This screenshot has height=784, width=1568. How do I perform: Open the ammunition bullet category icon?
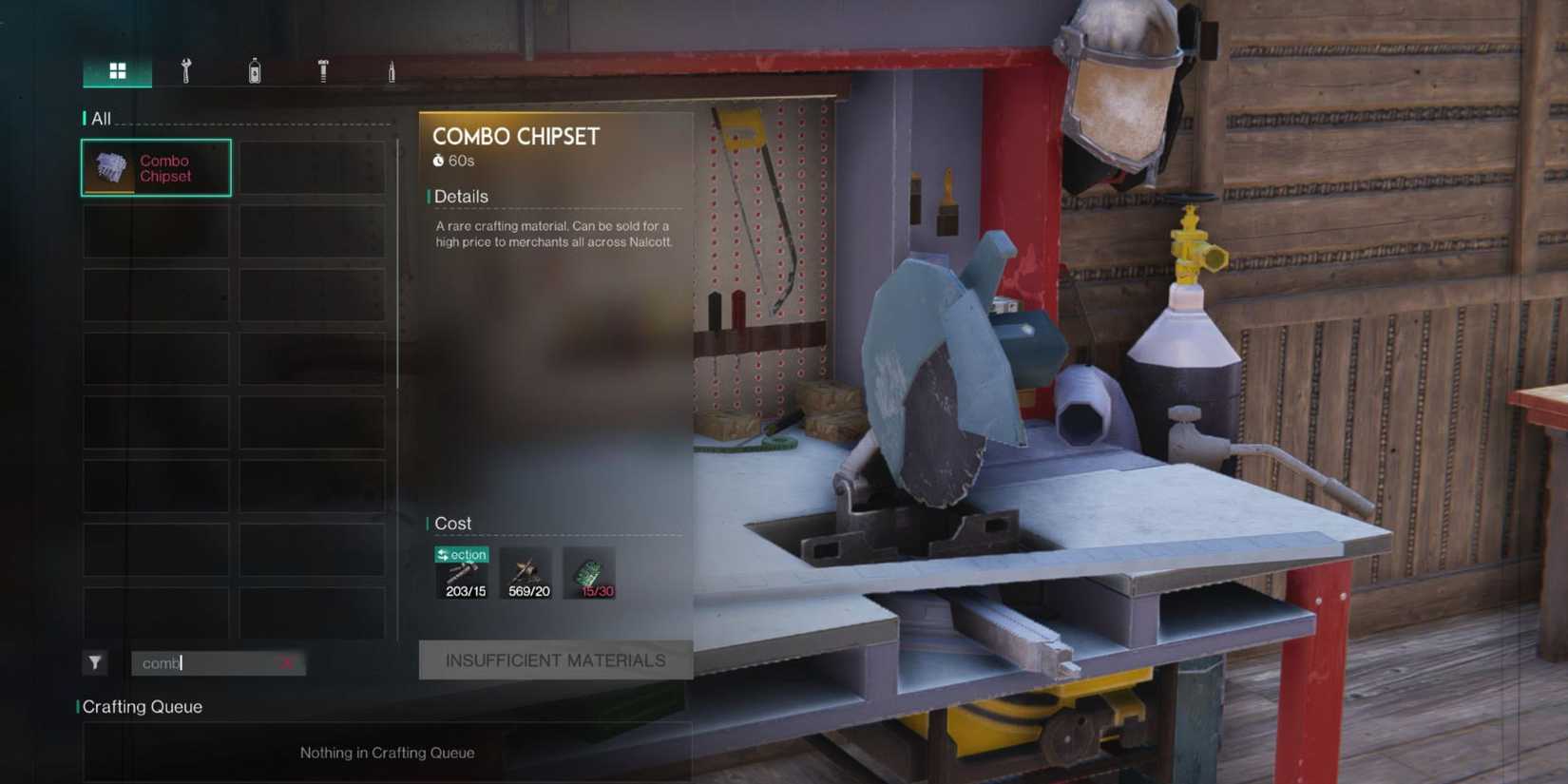tap(392, 70)
